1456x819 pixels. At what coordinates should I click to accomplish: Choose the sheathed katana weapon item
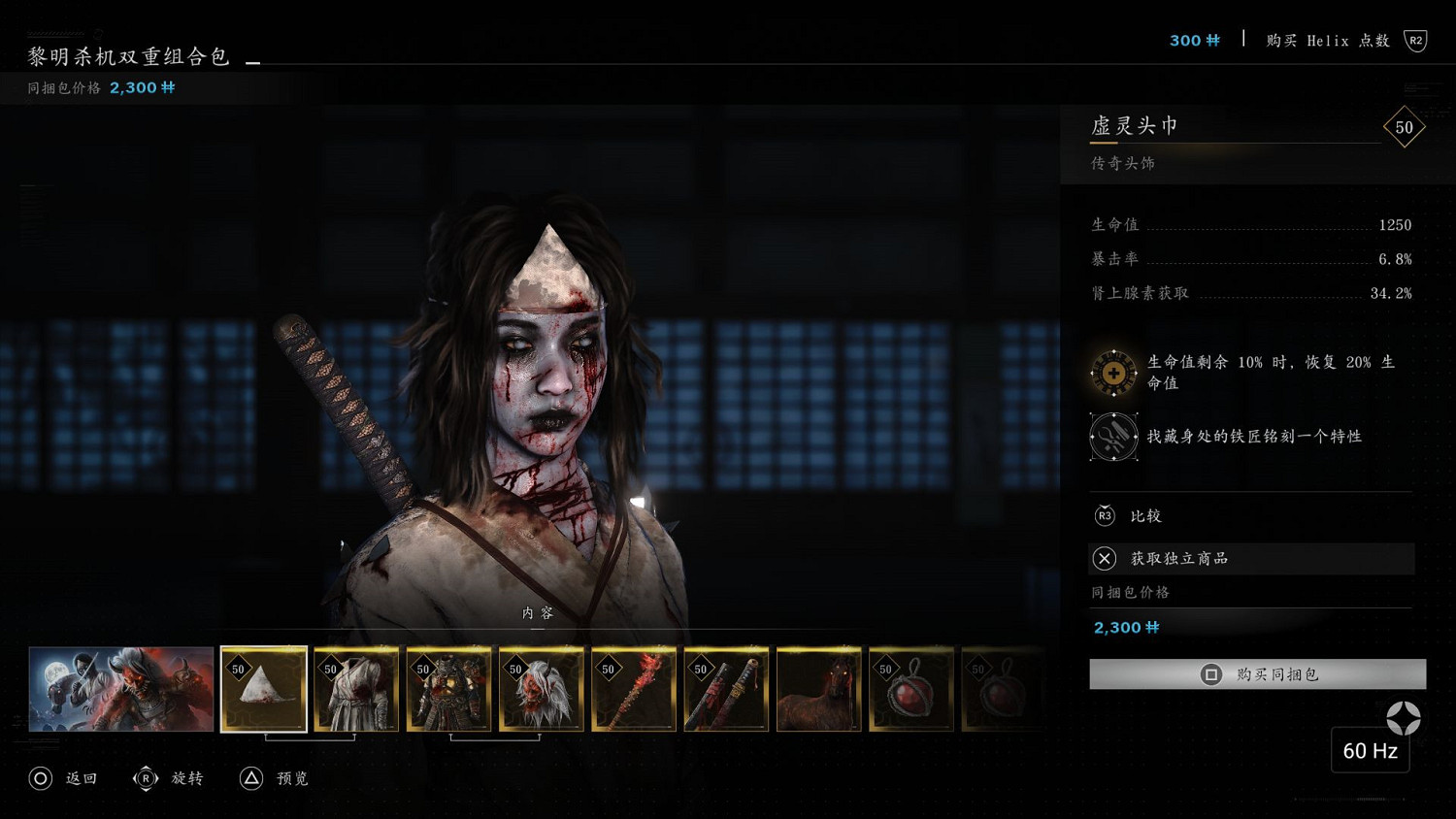tap(726, 689)
